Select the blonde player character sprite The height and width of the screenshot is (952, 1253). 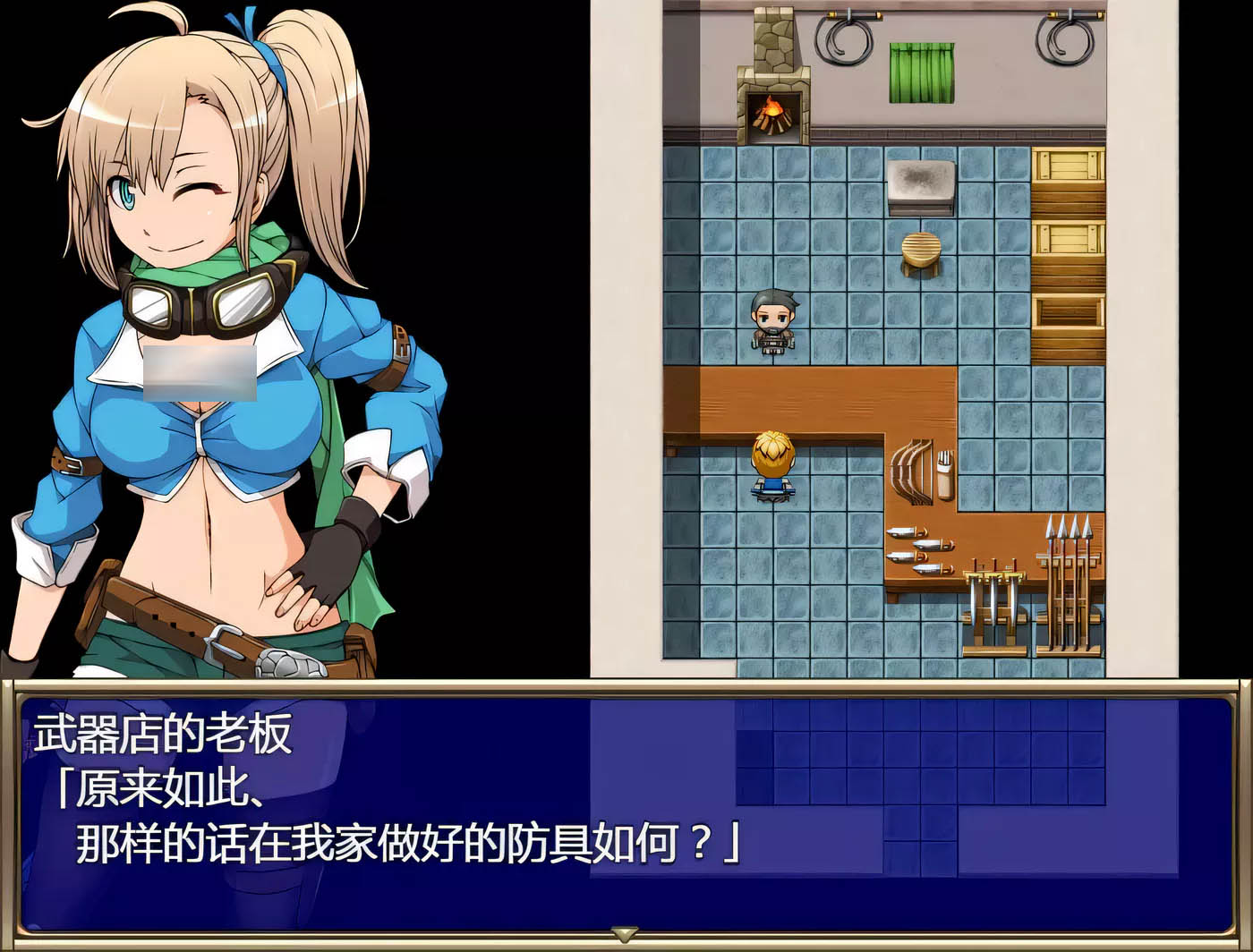pos(771,465)
